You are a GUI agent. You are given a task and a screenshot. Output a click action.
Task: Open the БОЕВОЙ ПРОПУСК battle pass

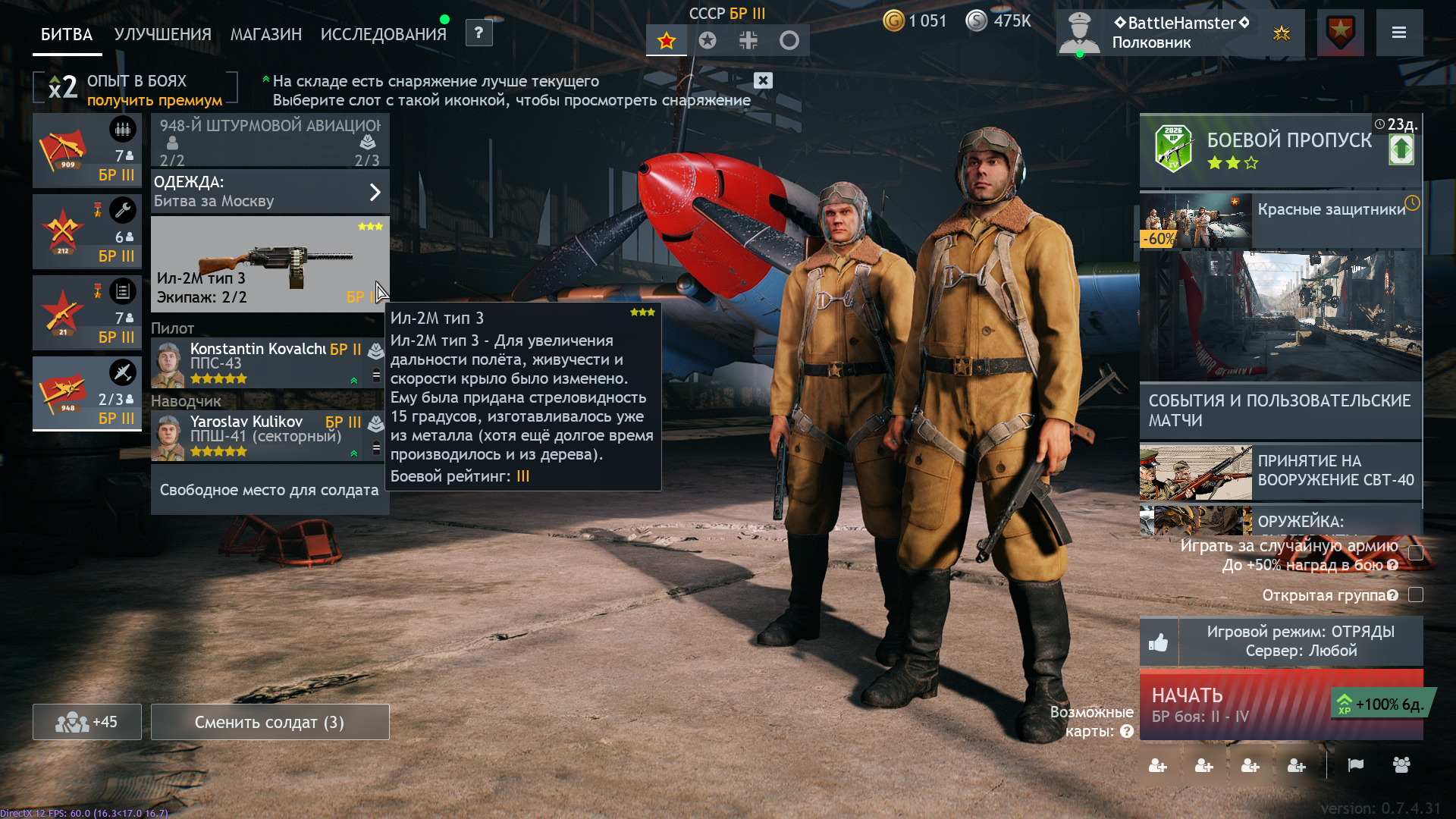click(1280, 149)
